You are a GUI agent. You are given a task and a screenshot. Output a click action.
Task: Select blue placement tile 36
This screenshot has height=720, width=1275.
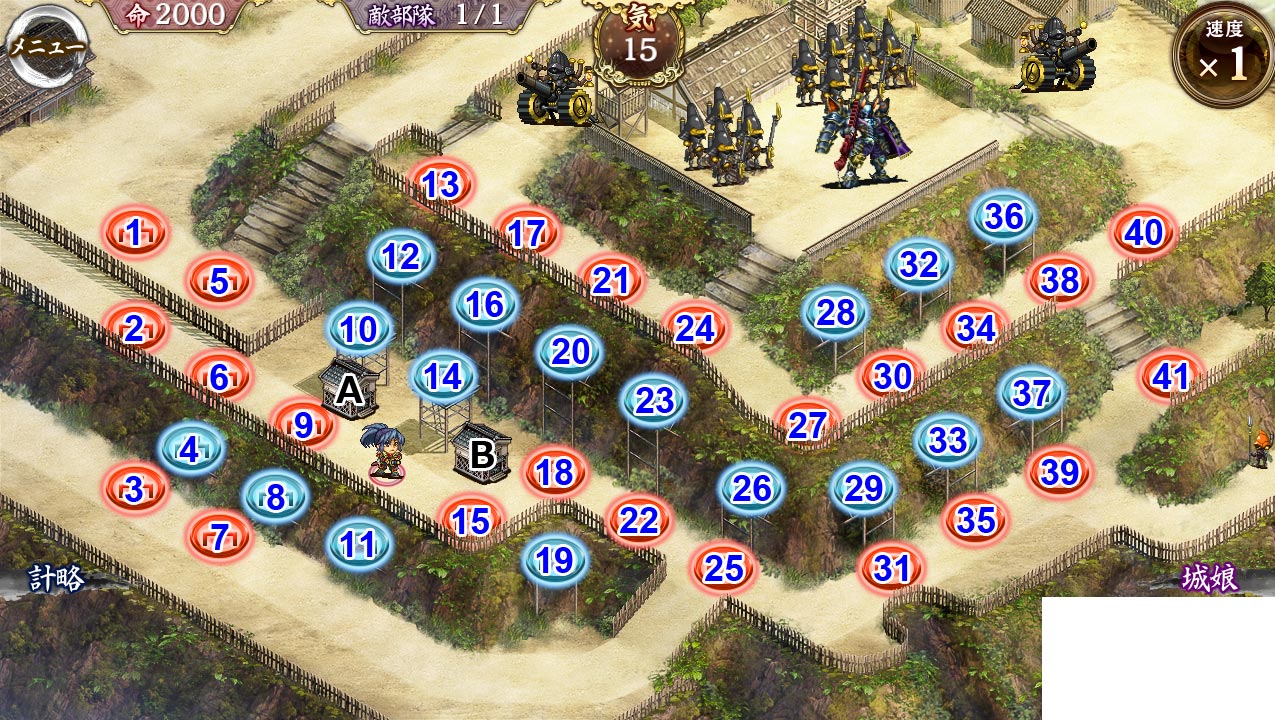coord(1003,216)
